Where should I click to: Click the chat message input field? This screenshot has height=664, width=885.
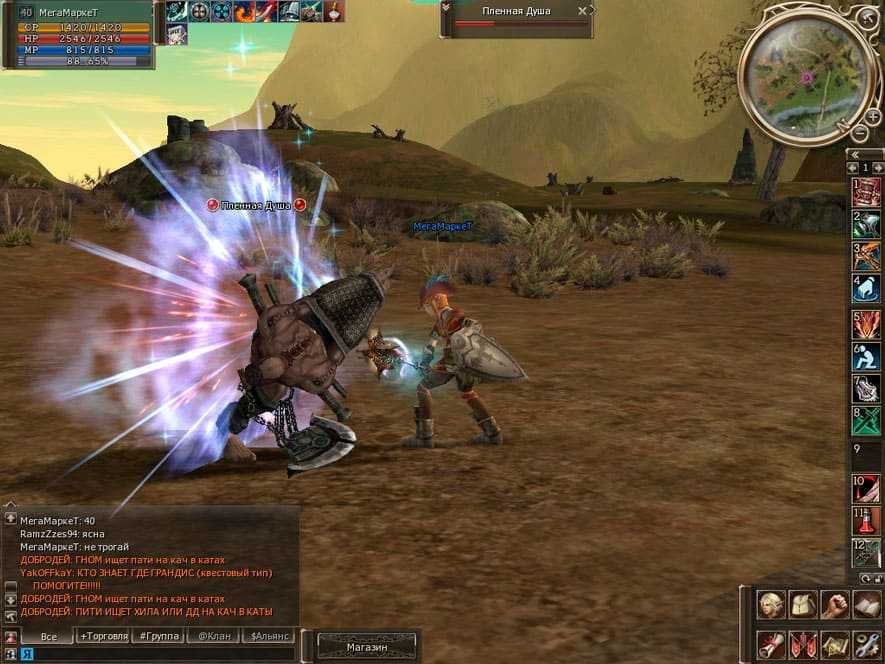[160, 654]
